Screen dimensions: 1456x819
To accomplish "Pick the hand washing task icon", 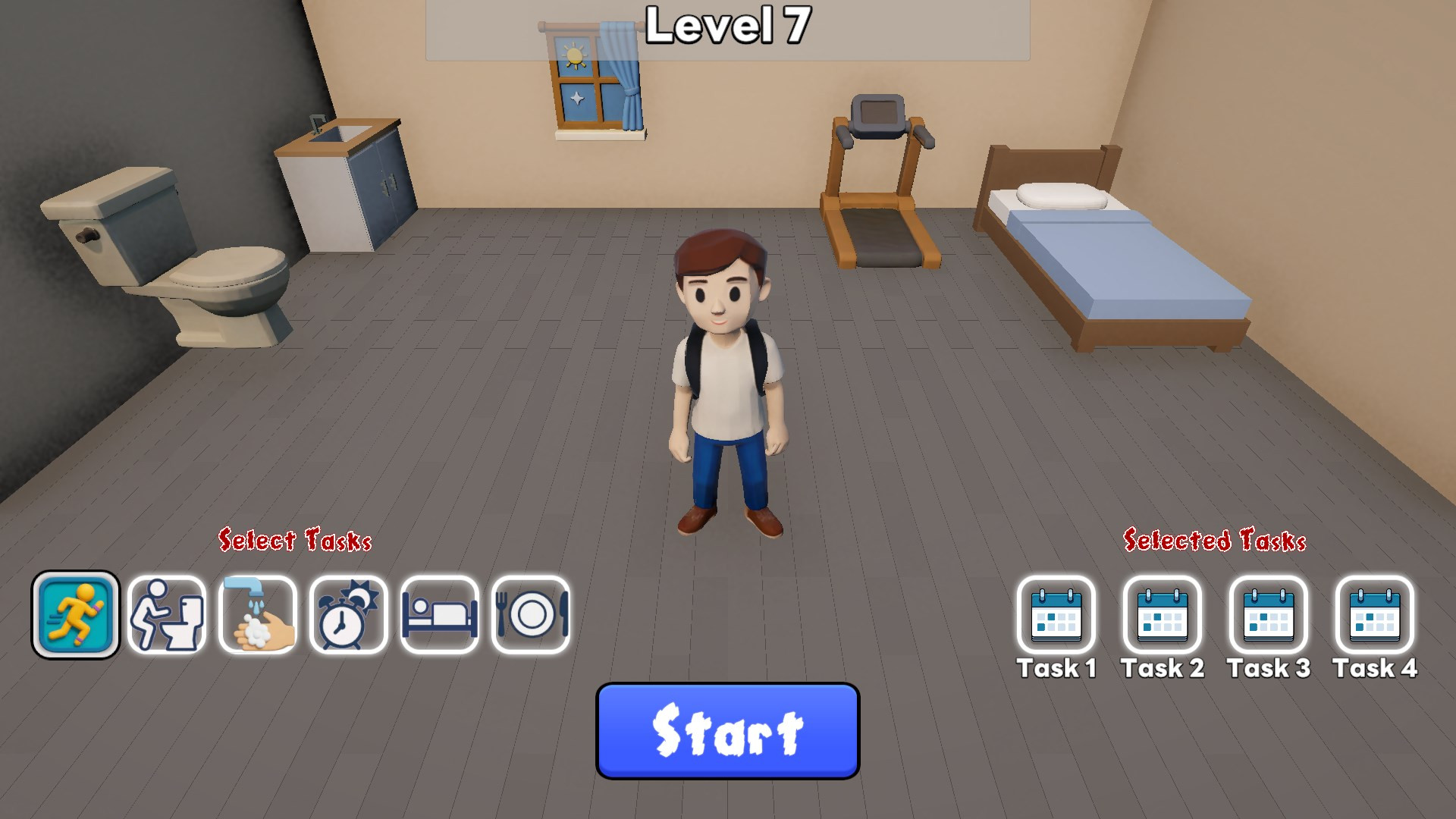I will pyautogui.click(x=258, y=614).
